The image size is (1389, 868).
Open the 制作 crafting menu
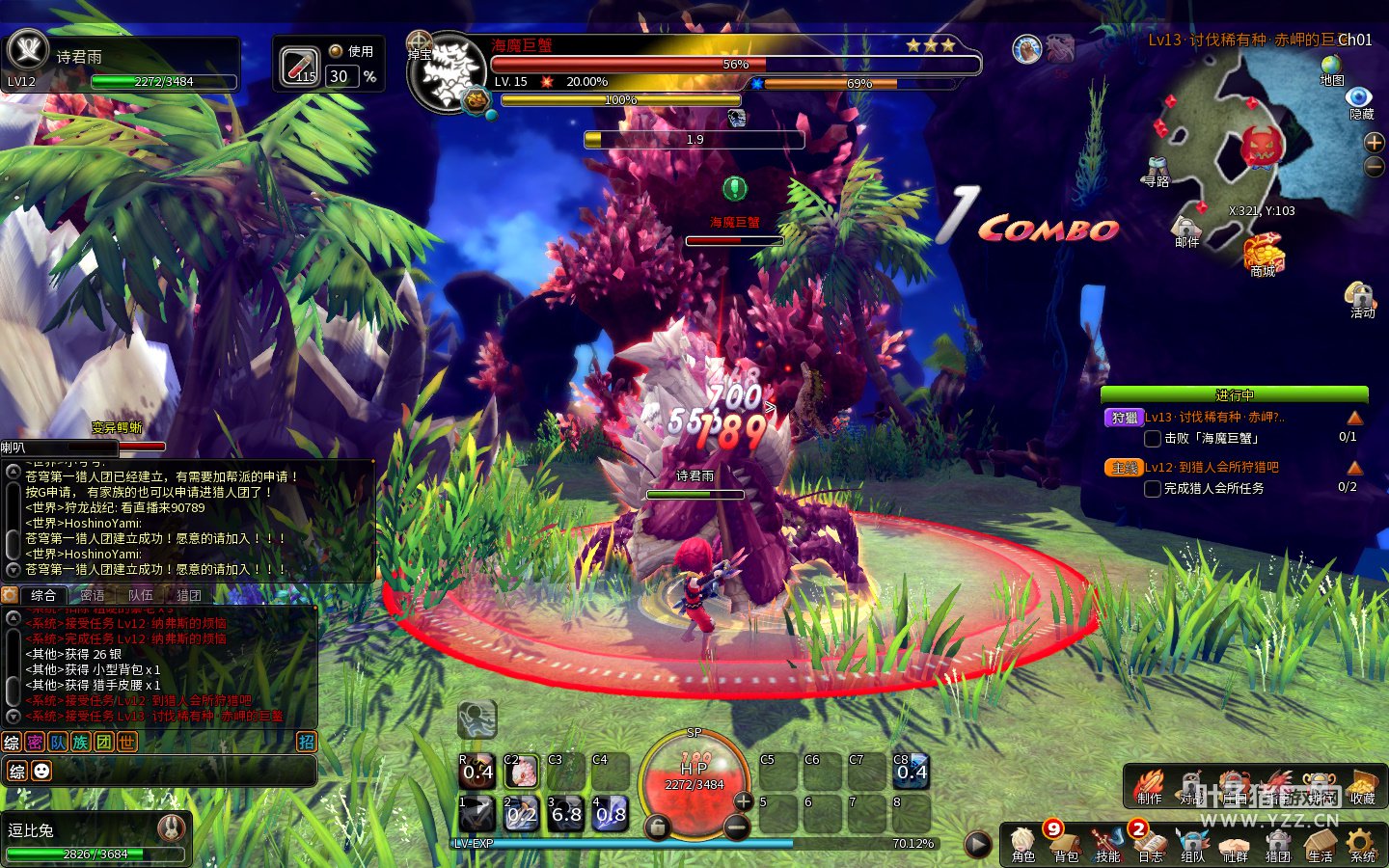1149,786
